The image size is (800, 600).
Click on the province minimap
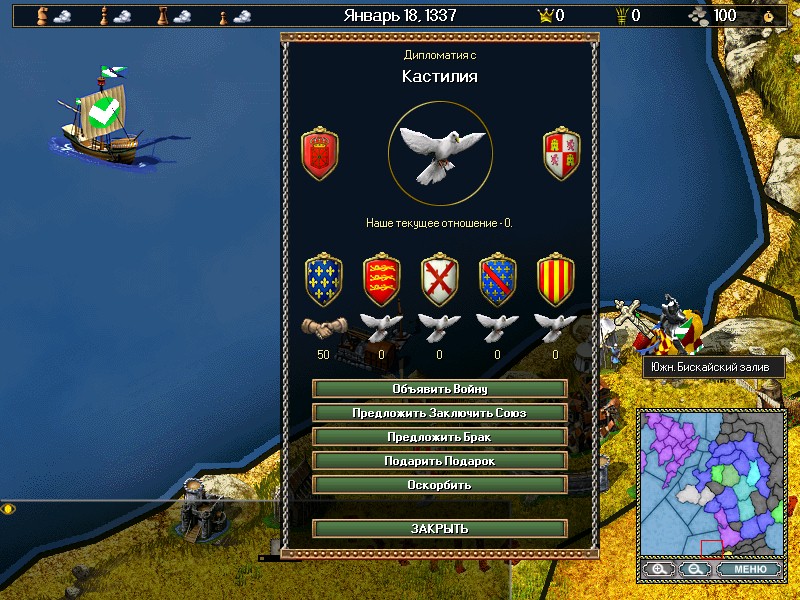pyautogui.click(x=712, y=482)
